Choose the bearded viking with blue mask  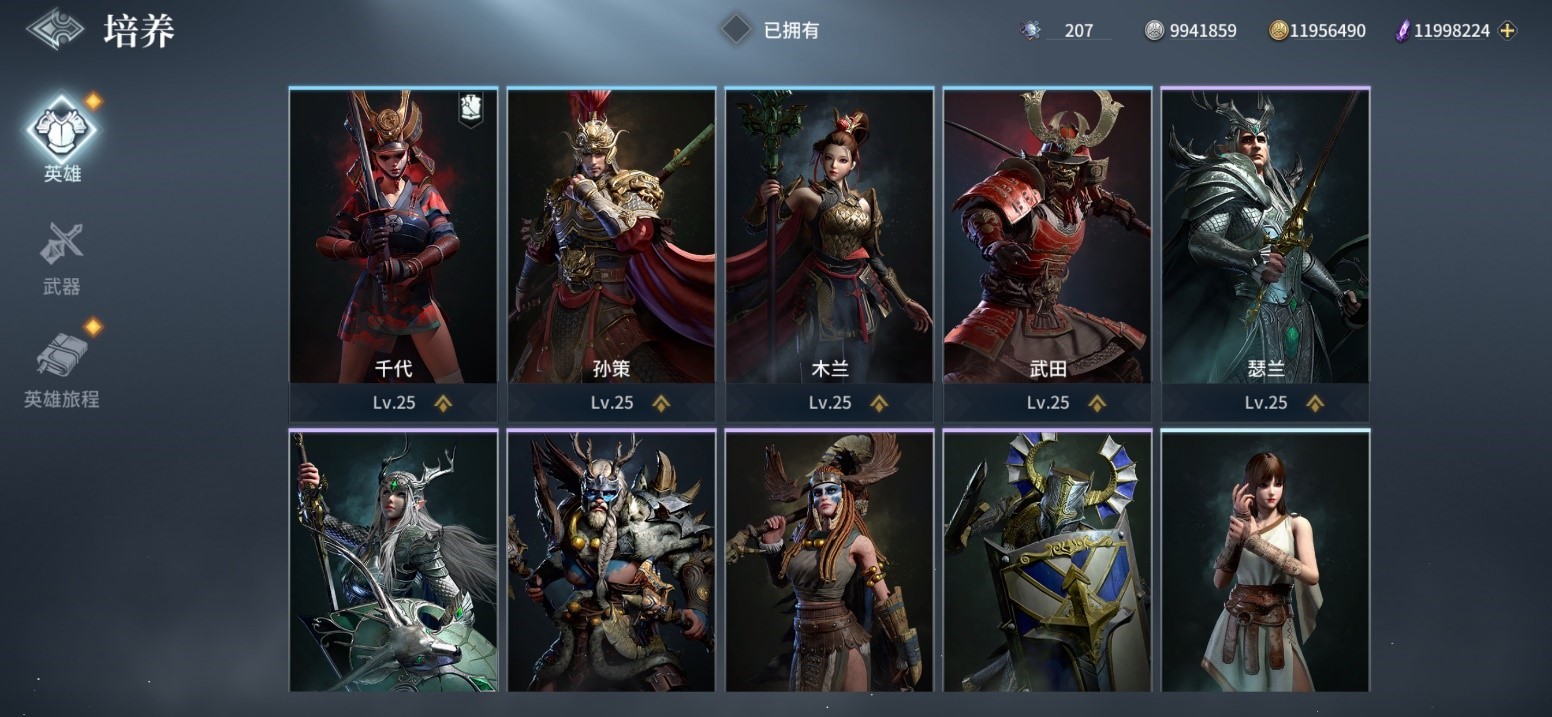pos(611,561)
